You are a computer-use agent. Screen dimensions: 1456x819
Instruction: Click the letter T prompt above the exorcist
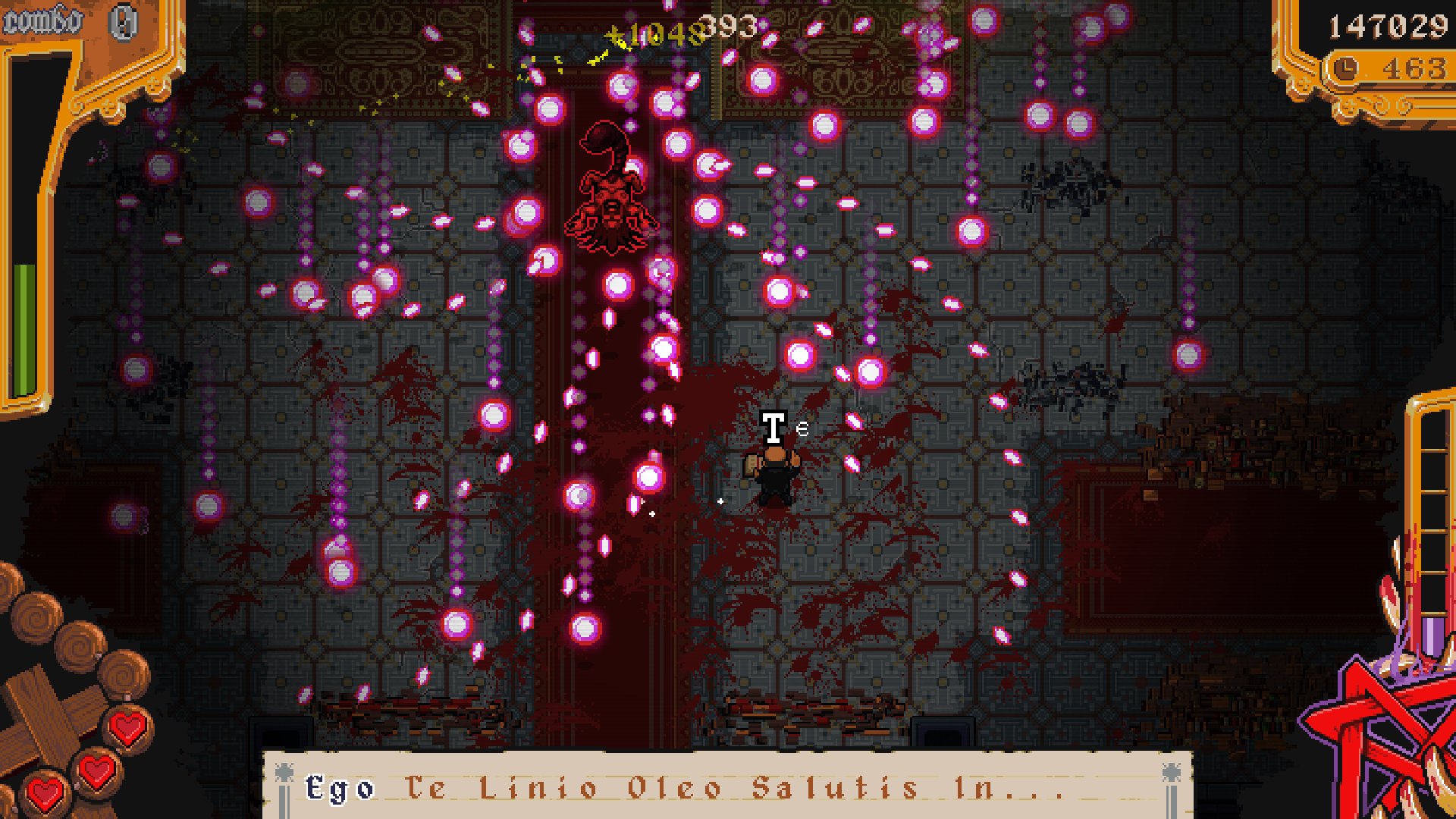tap(774, 426)
